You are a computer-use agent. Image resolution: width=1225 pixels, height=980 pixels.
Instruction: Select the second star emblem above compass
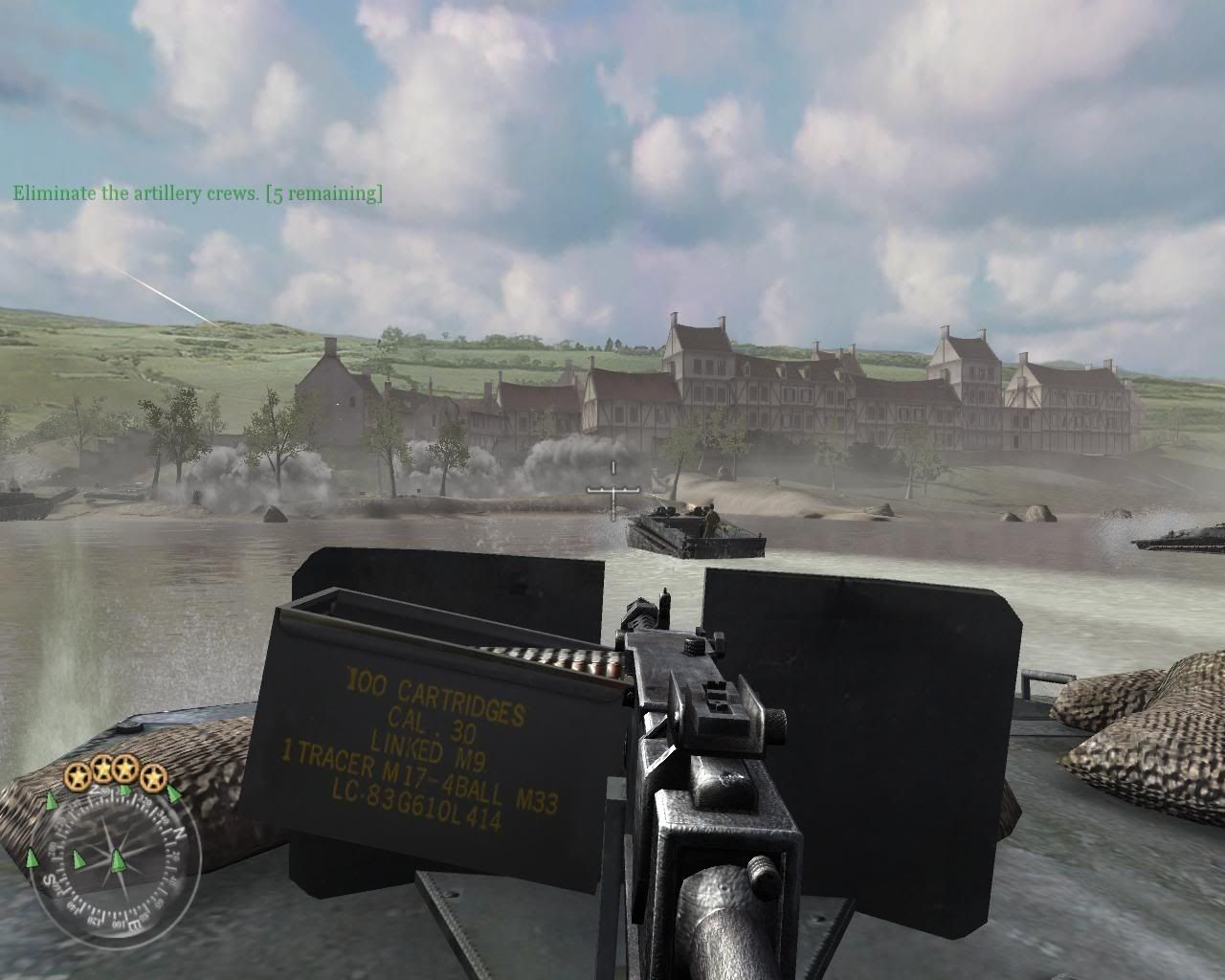point(103,768)
